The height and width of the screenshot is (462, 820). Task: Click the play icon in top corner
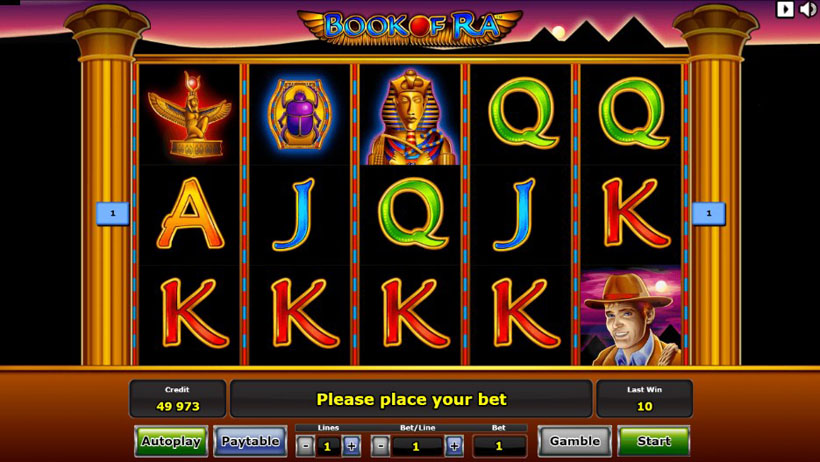click(786, 9)
